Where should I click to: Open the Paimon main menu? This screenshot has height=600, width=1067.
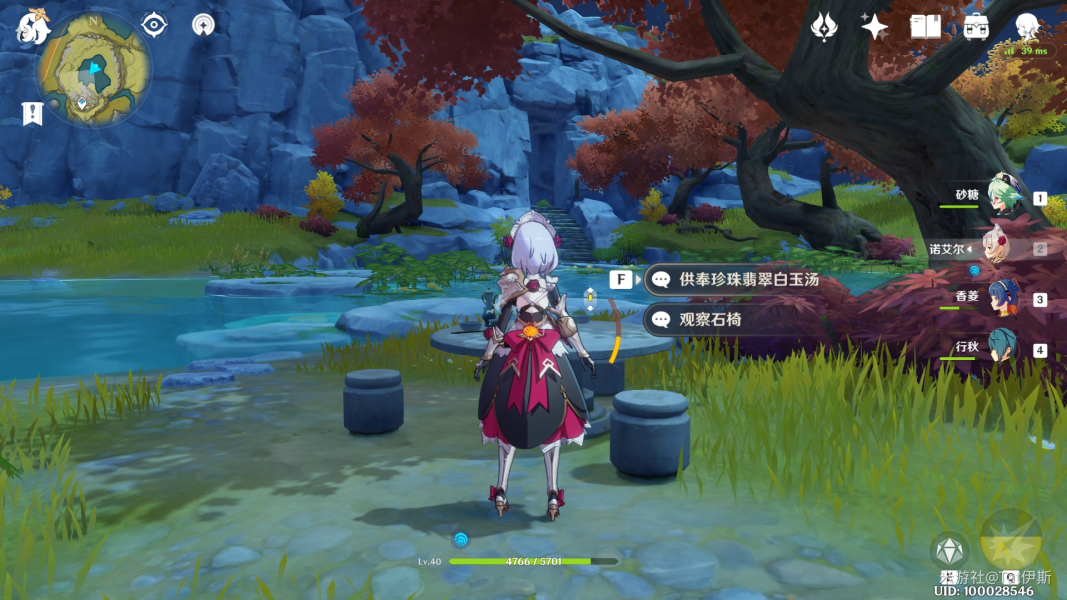coord(32,27)
